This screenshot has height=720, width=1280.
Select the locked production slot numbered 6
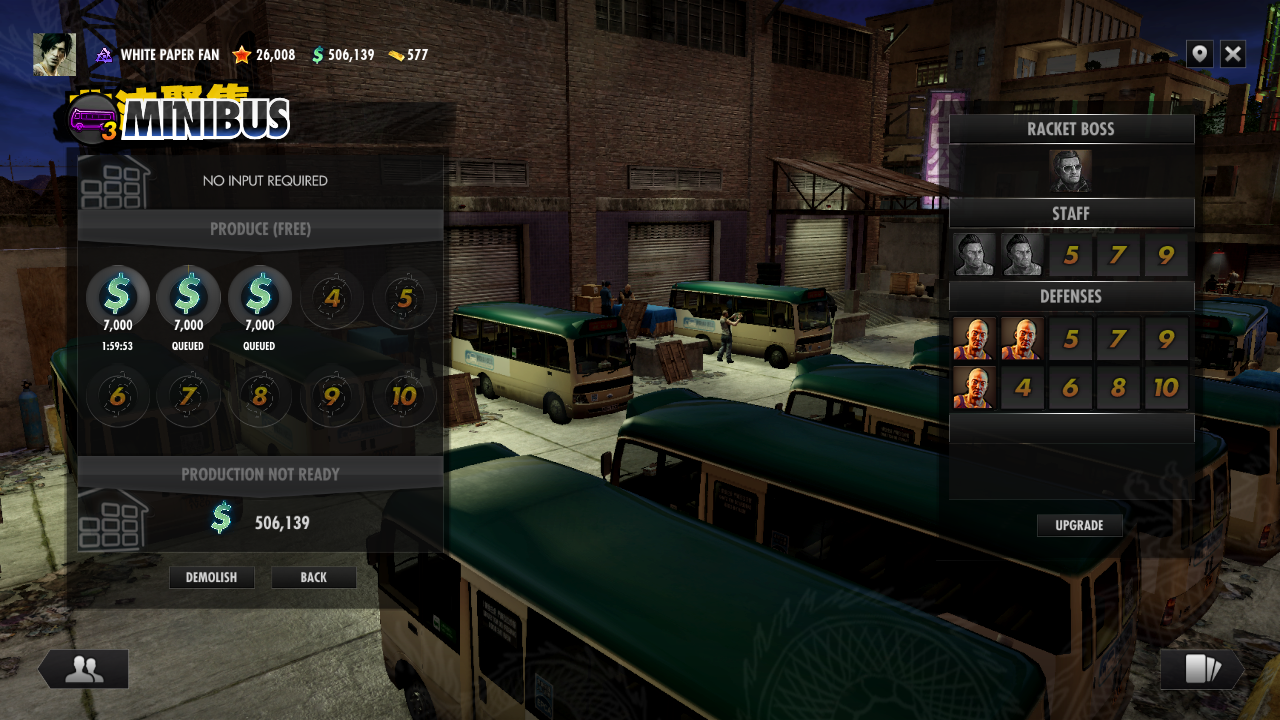pos(118,397)
